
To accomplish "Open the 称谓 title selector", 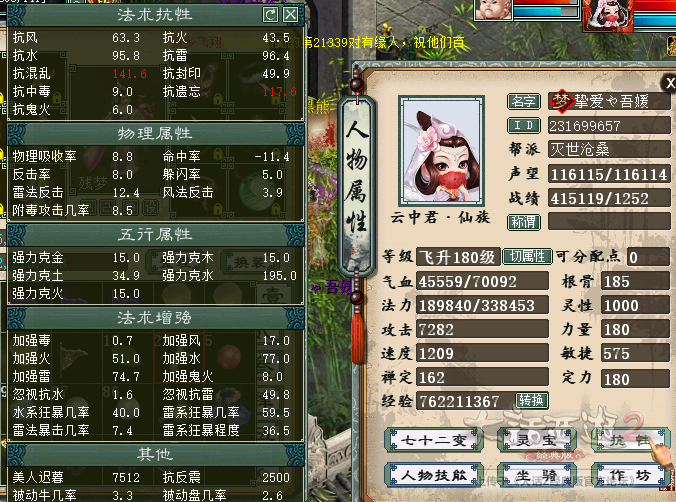I will 524,221.
